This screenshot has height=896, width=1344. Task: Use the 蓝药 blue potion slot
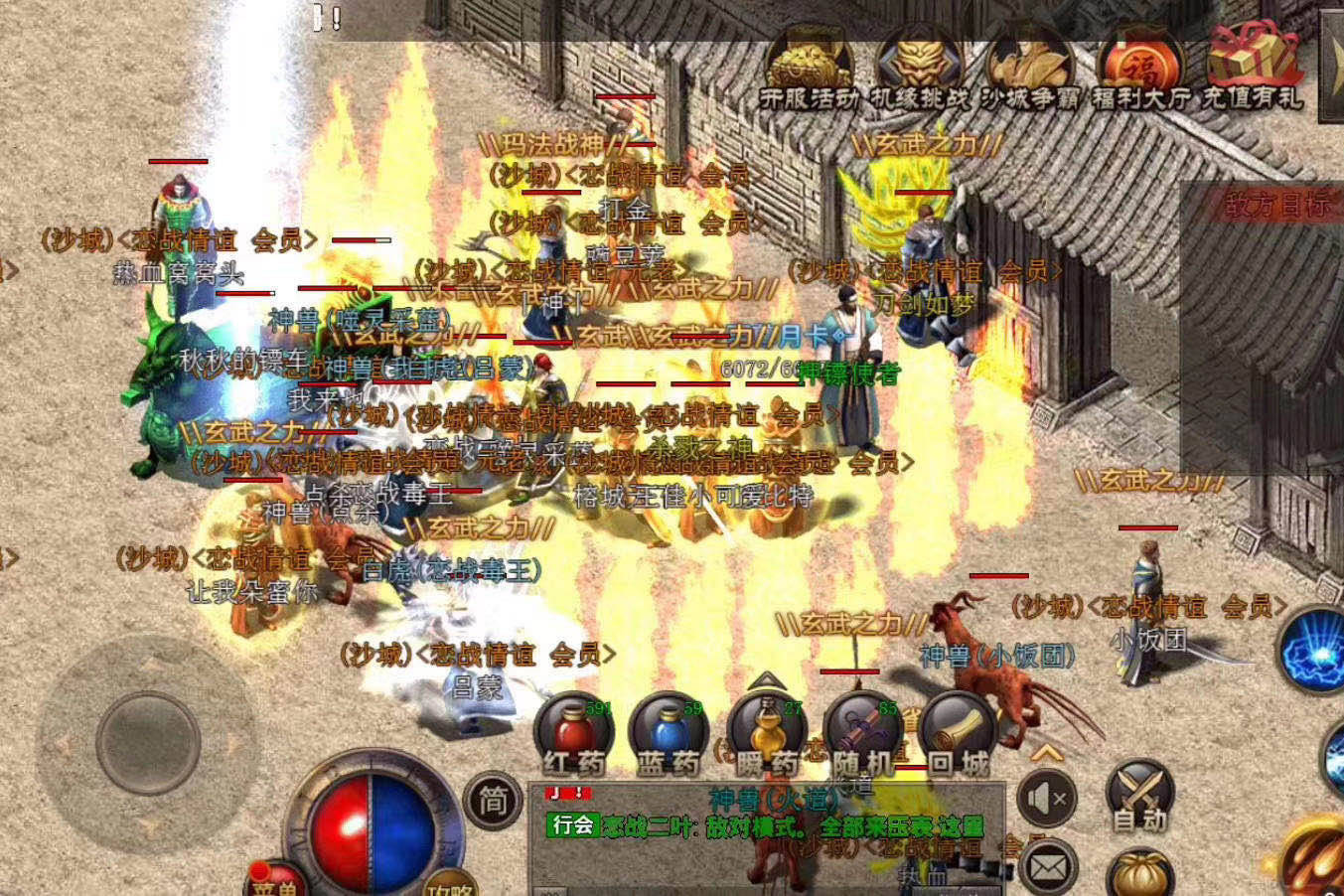tap(669, 735)
